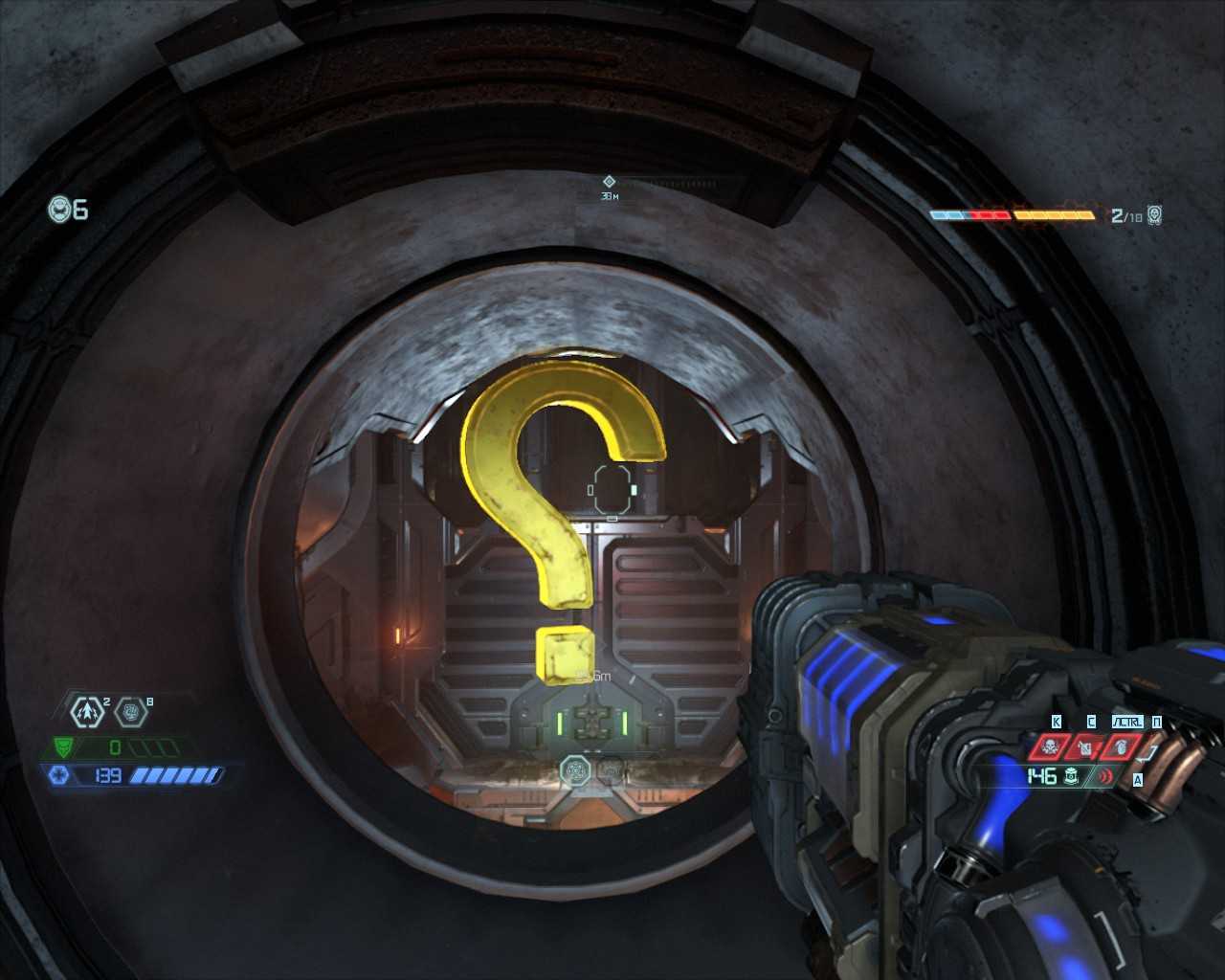Image resolution: width=1225 pixels, height=980 pixels.
Task: Click the blue health cross icon
Action: click(58, 775)
